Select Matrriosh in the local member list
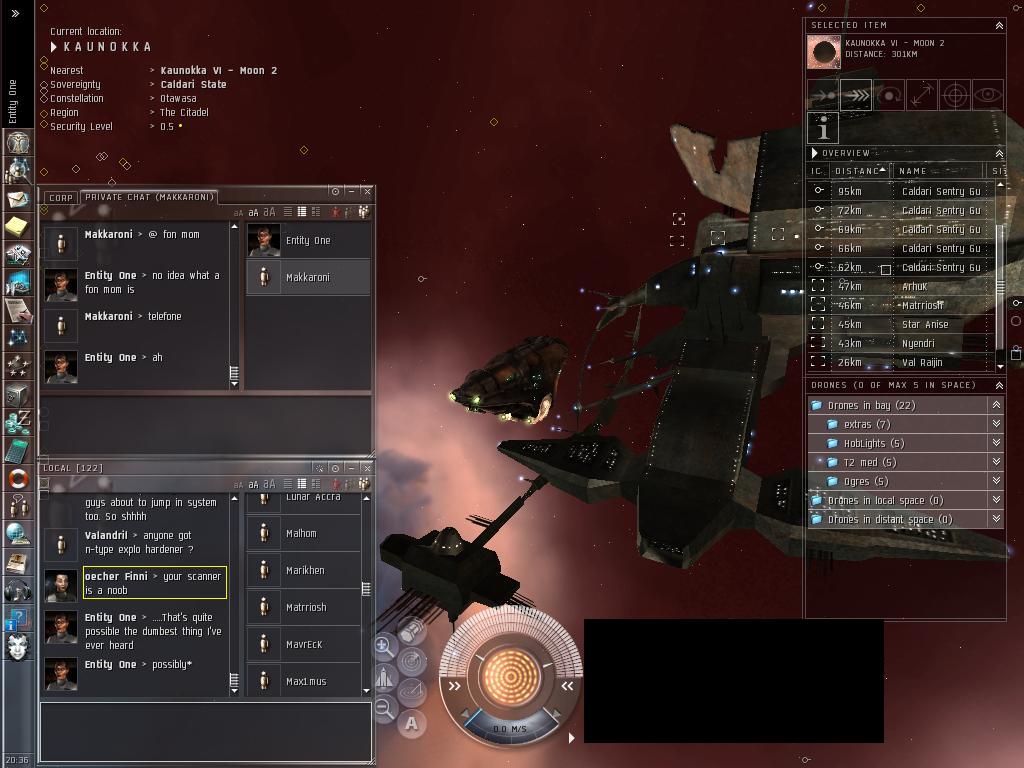The height and width of the screenshot is (768, 1024). 306,607
